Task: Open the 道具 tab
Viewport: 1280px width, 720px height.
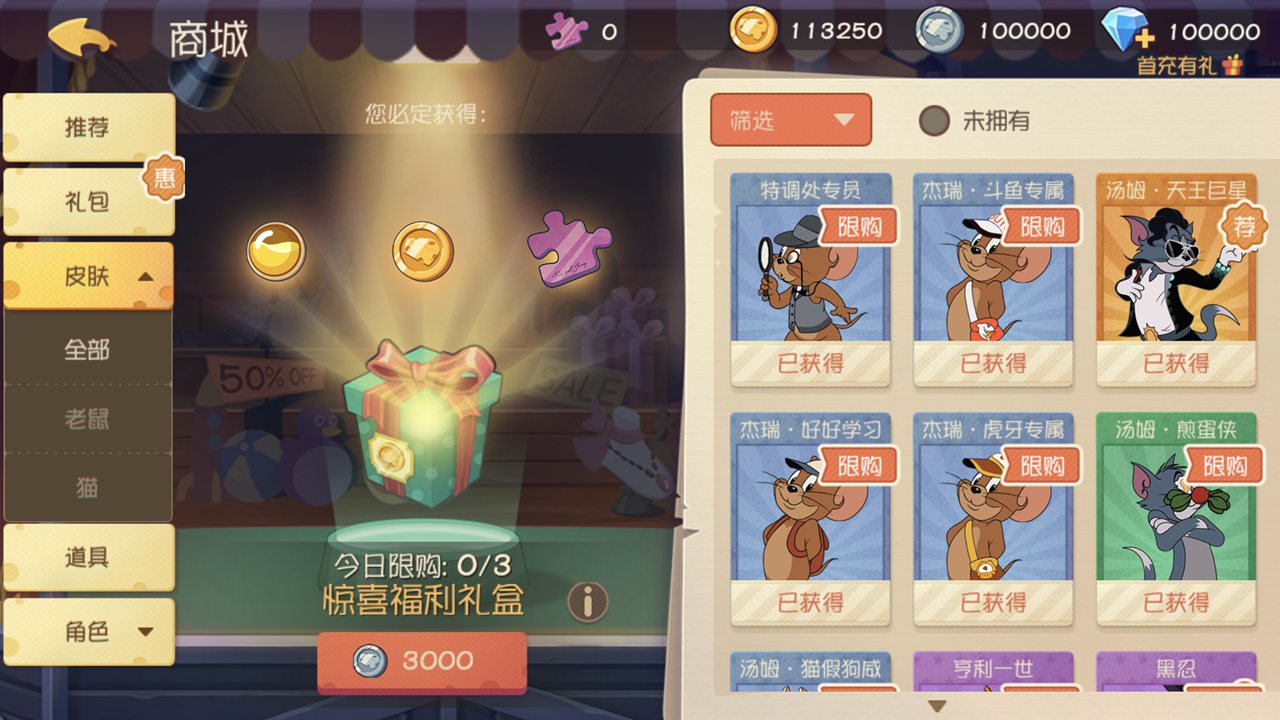Action: [88, 556]
